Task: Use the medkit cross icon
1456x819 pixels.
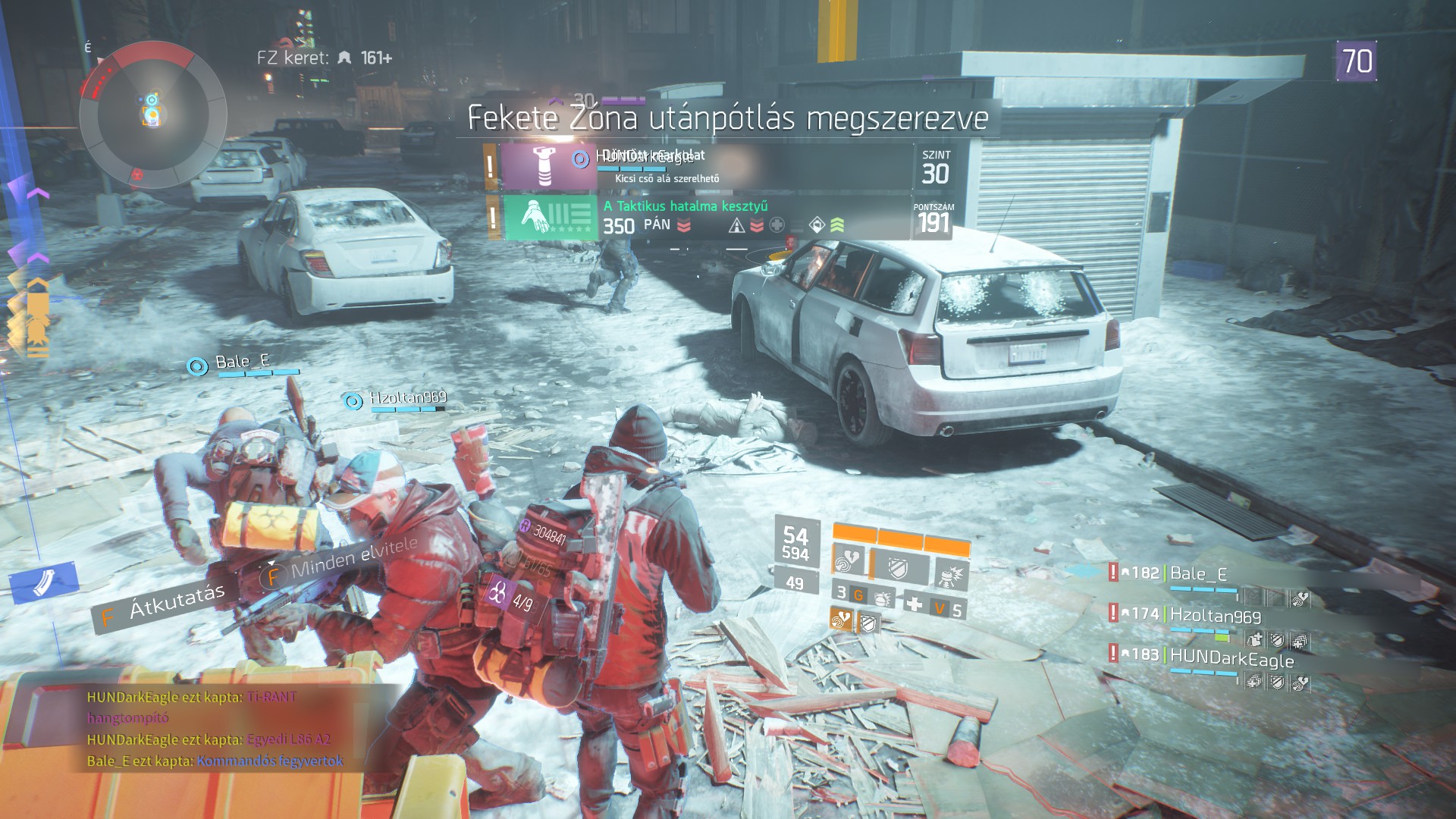Action: click(915, 604)
